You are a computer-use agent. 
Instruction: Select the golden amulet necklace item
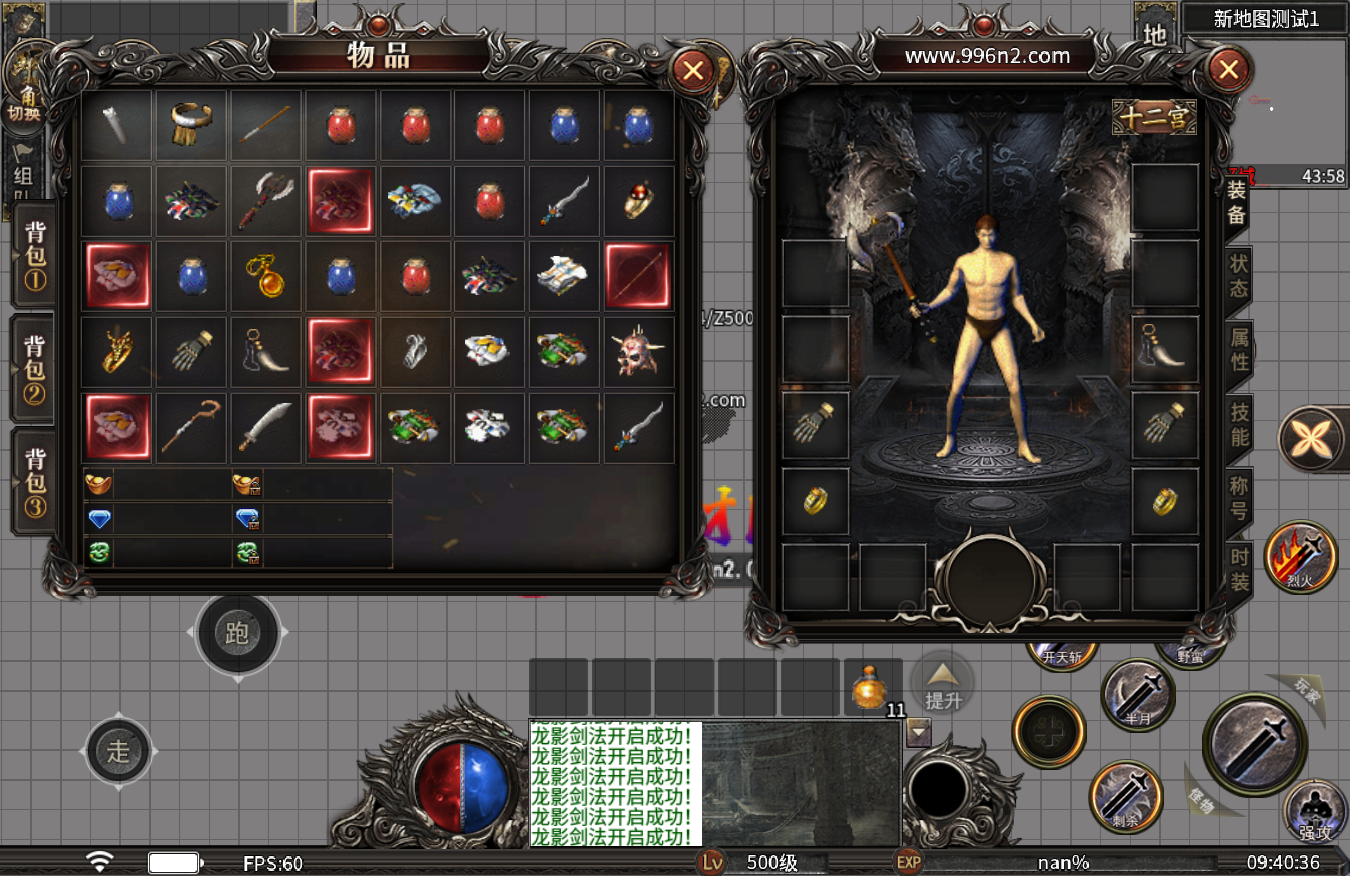pos(266,276)
